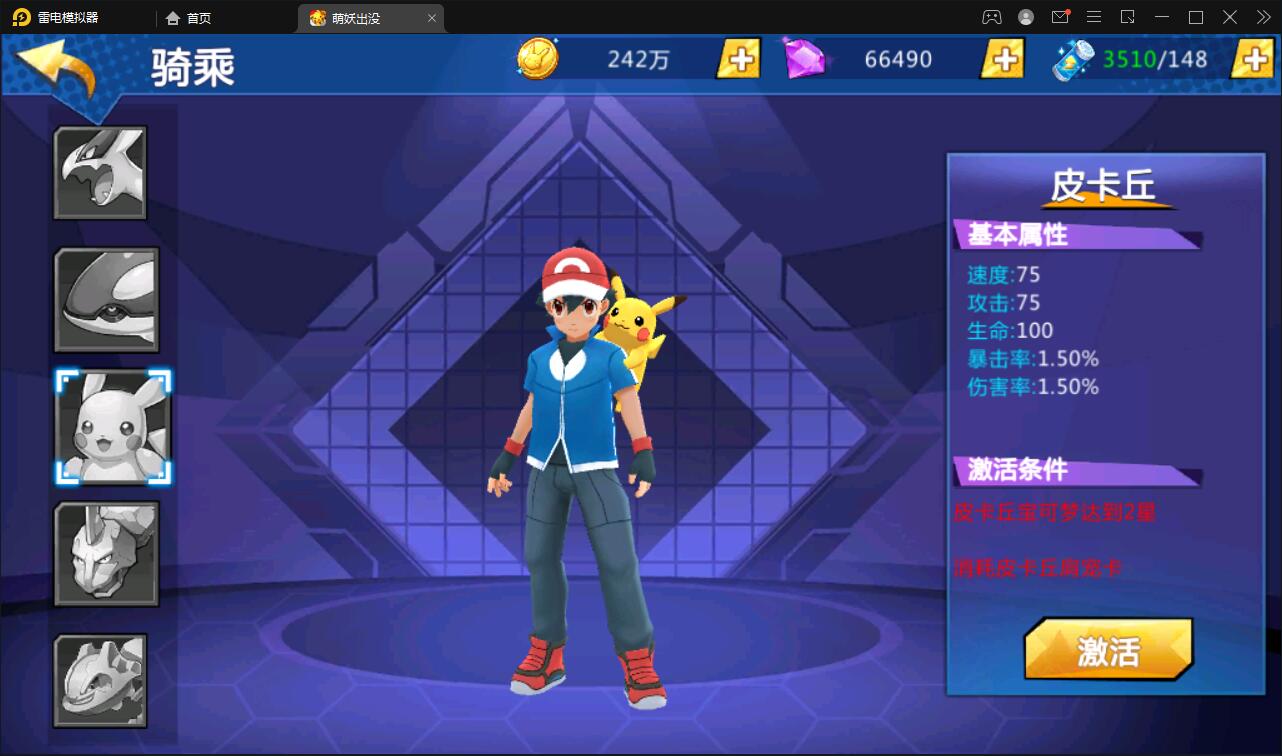Go back with the yellow arrow
The width and height of the screenshot is (1282, 756).
click(x=58, y=66)
